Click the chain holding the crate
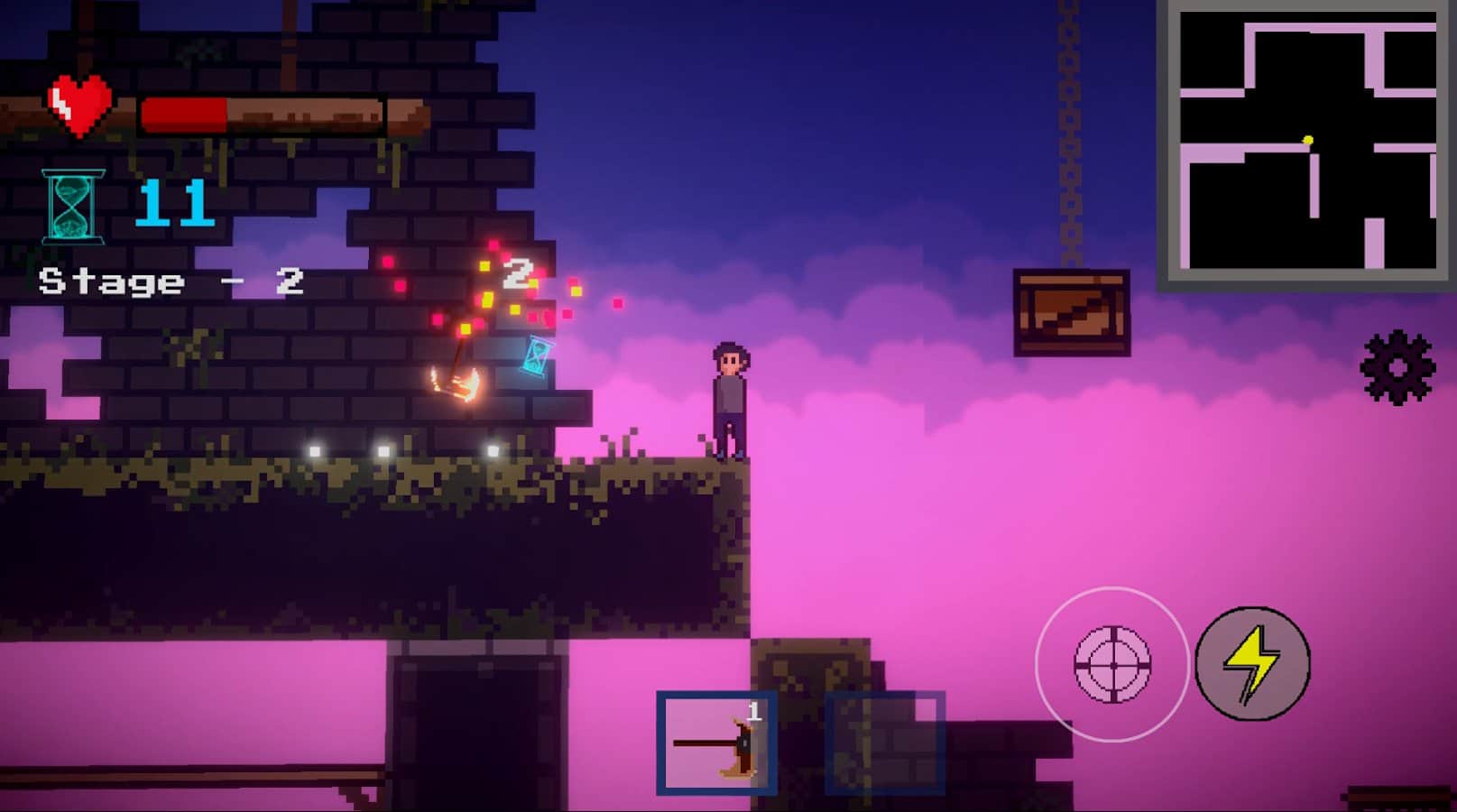Image resolution: width=1457 pixels, height=812 pixels. tap(1069, 135)
